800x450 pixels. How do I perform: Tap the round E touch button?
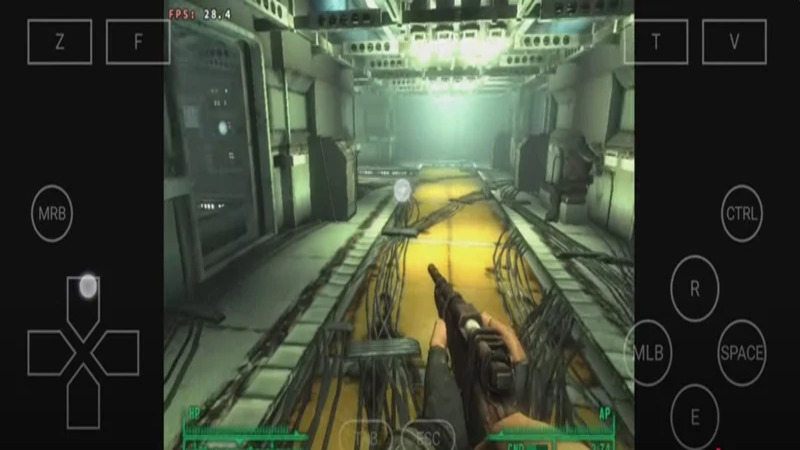(x=694, y=416)
